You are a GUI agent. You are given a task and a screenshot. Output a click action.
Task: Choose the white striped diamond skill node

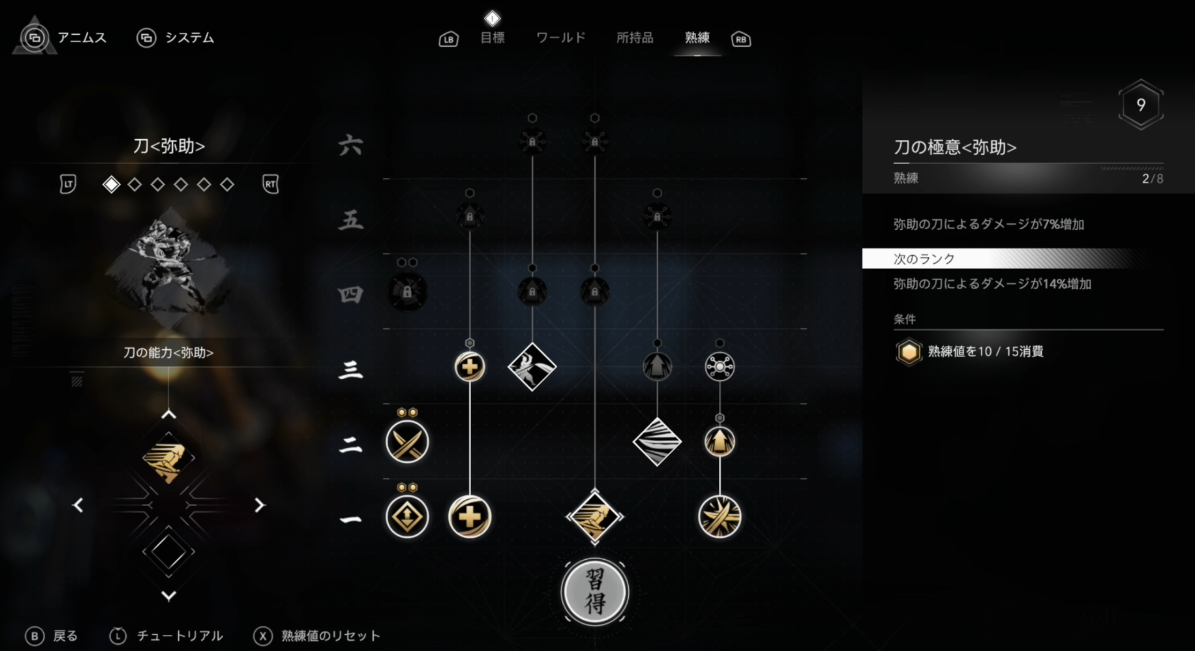657,441
